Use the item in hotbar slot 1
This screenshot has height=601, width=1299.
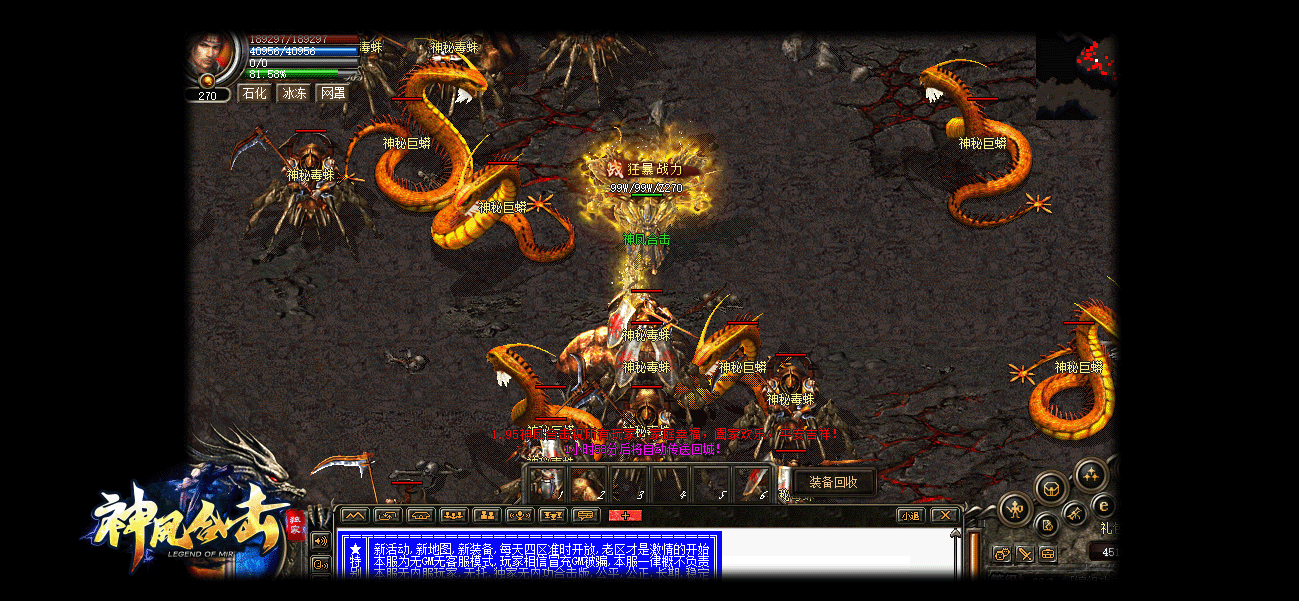click(545, 484)
